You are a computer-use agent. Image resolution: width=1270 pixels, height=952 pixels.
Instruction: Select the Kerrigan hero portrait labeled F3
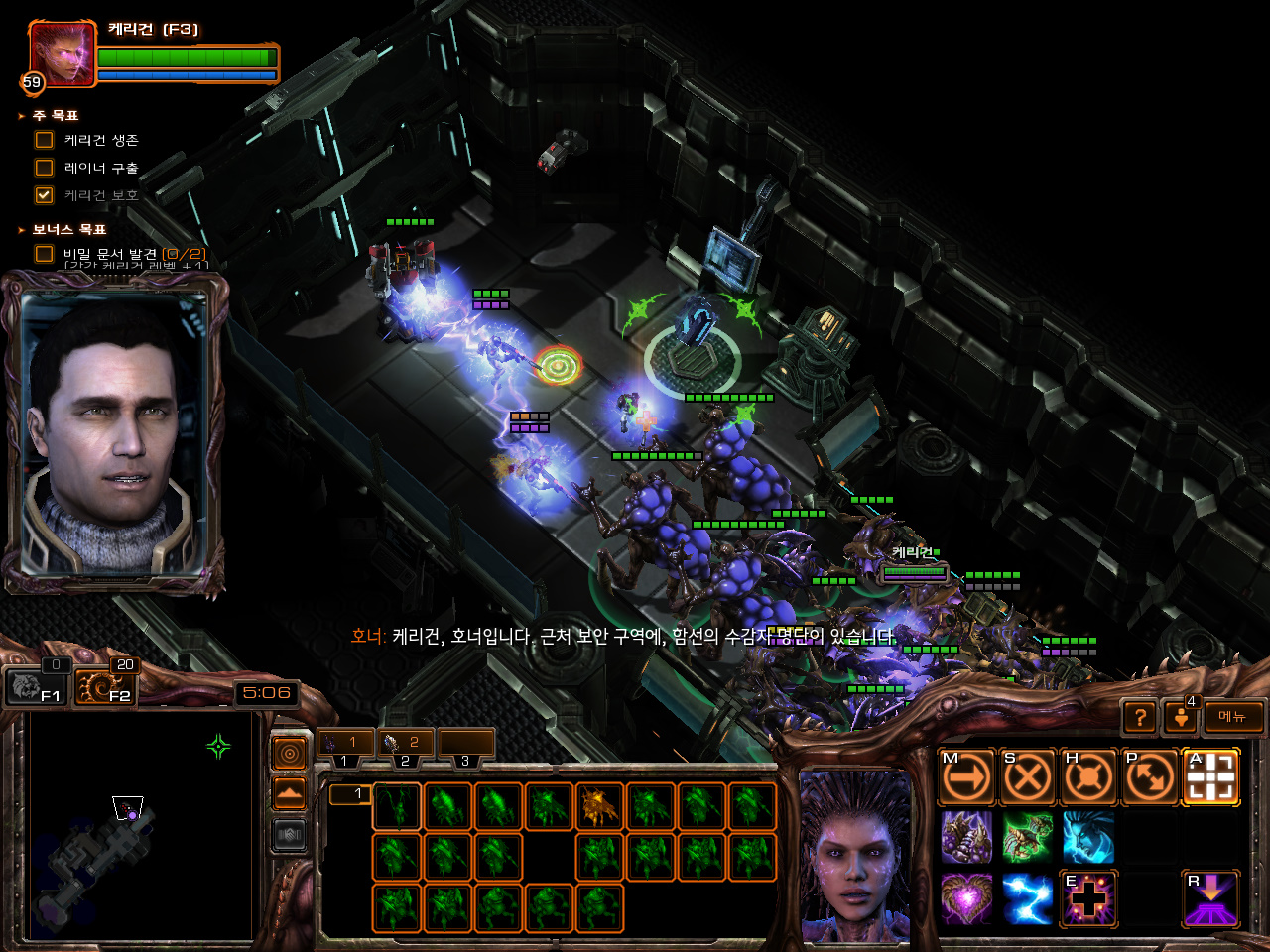pos(63,55)
